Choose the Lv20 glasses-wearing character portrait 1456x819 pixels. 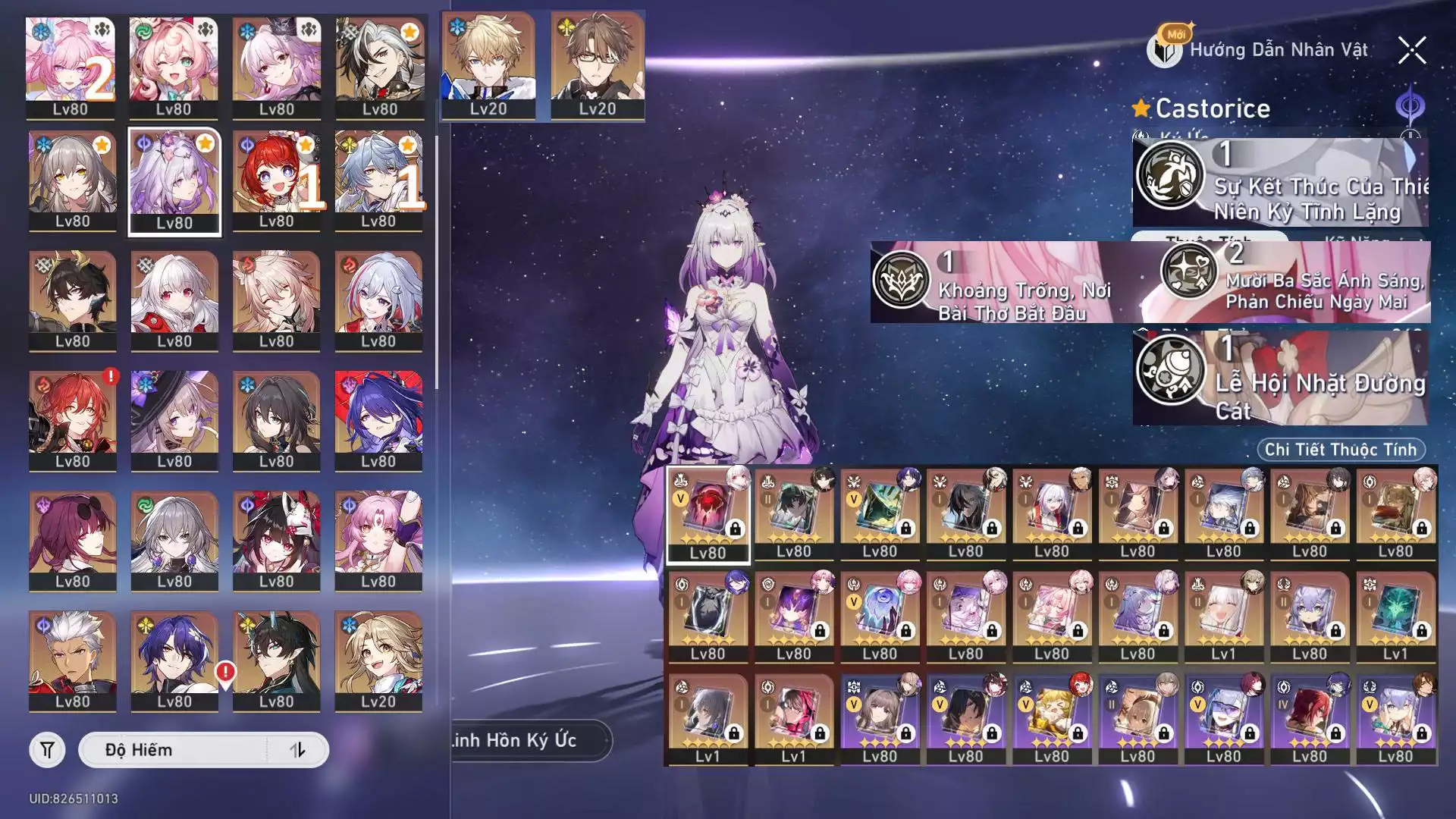pyautogui.click(x=598, y=65)
